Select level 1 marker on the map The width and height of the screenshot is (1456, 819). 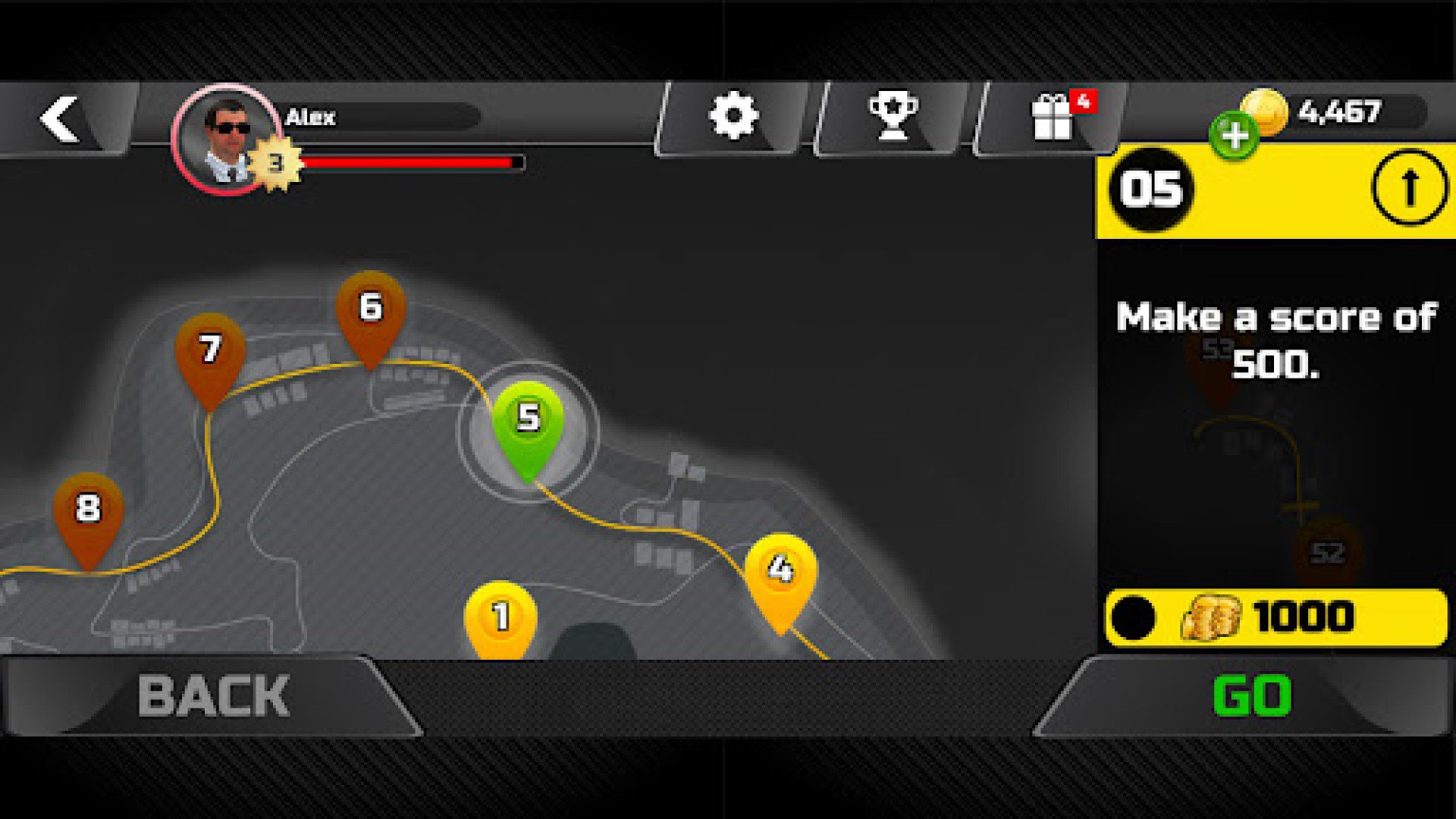point(500,616)
